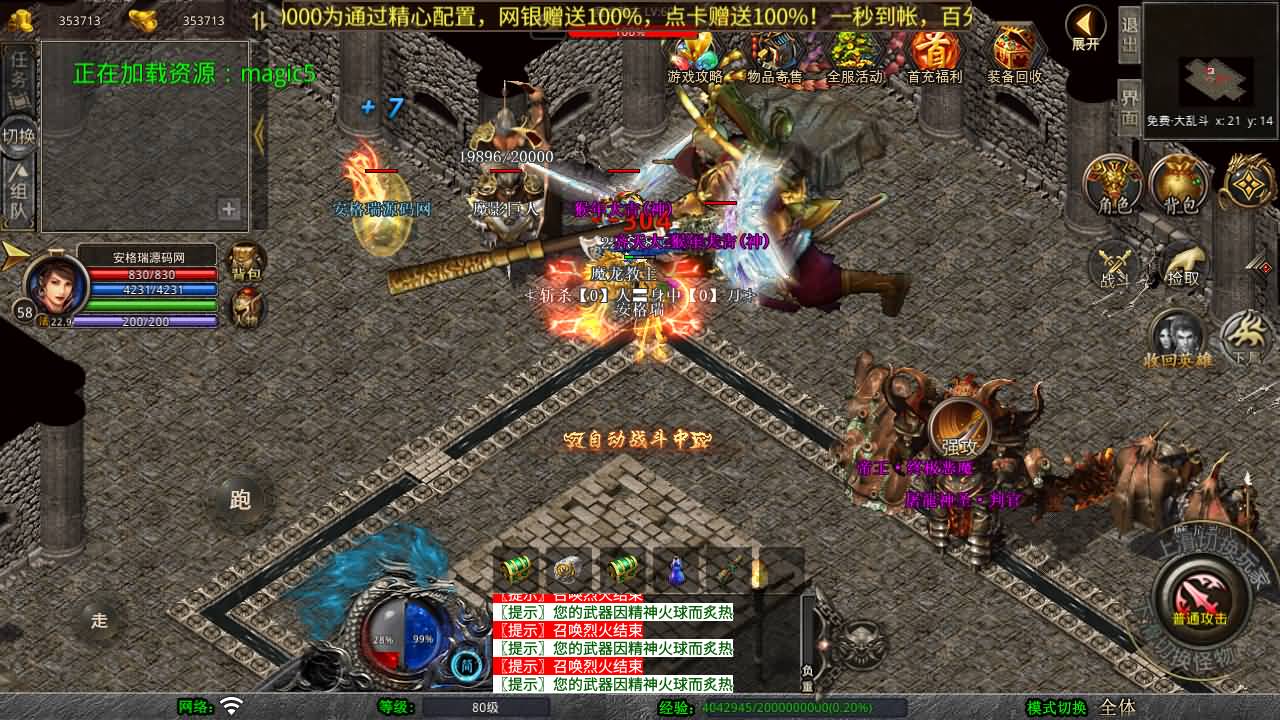Click the 收回英雄 recall hero button
This screenshot has width=1280, height=720.
coord(1178,338)
